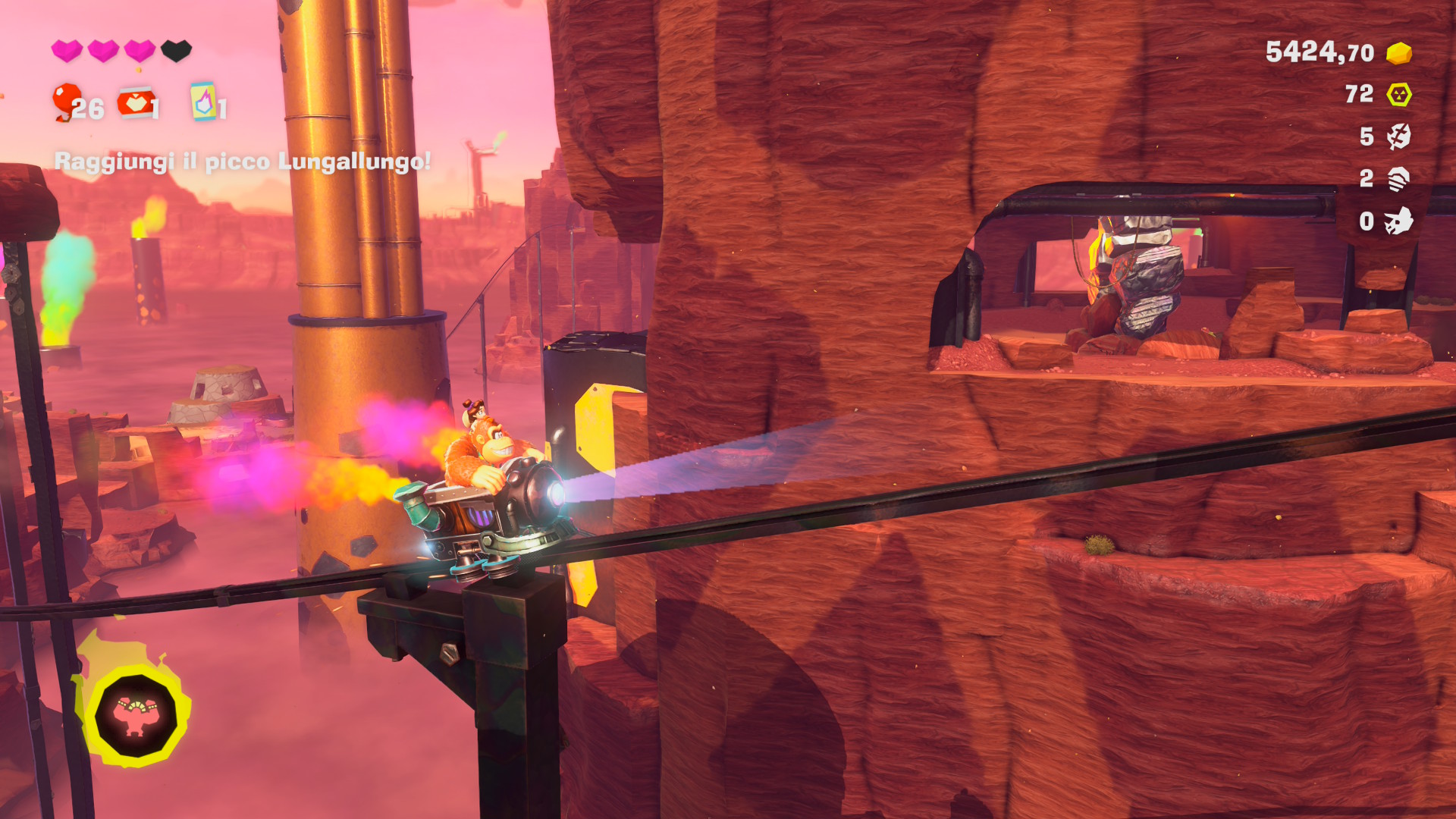Activate the Kong Bananza transformation icon

pos(135,715)
